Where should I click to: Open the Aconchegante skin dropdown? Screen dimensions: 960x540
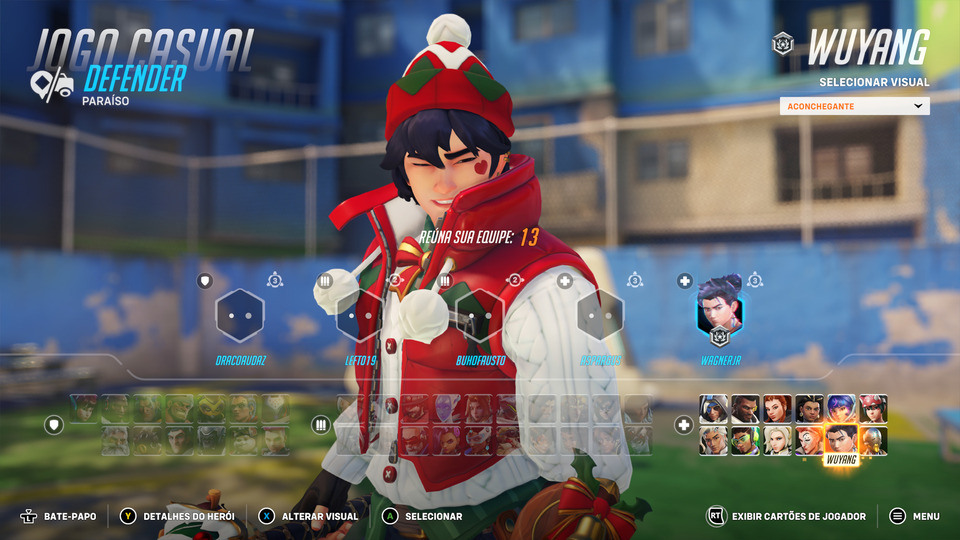854,106
